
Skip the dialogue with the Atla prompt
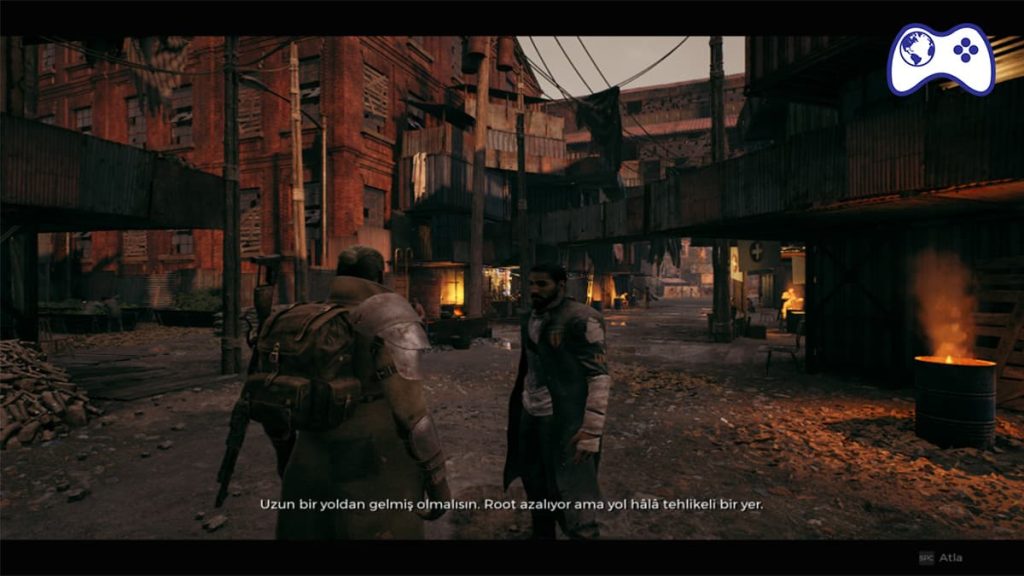coord(941,557)
